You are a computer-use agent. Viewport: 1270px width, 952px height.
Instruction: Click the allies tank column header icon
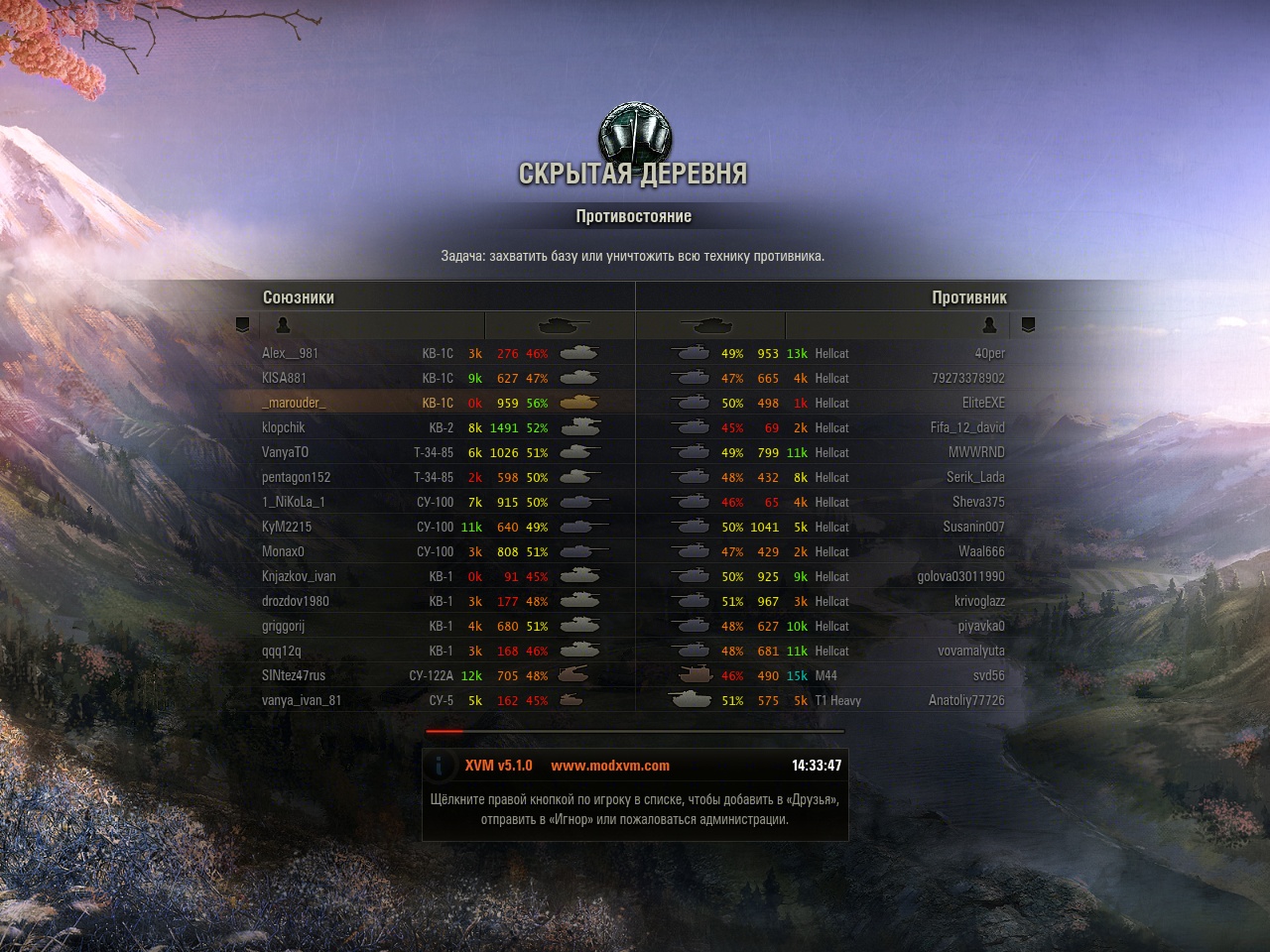coord(563,325)
